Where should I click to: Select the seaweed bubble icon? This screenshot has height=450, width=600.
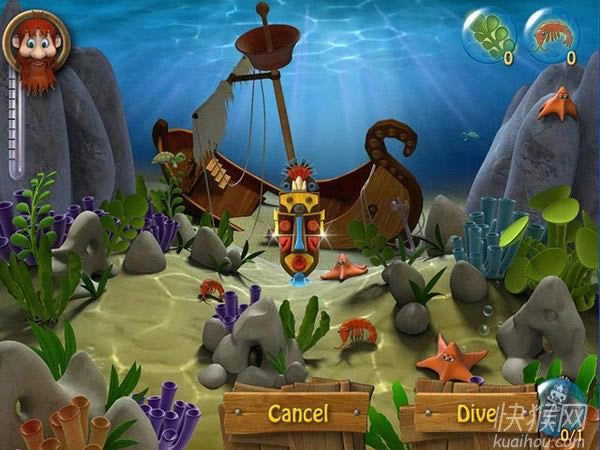pyautogui.click(x=490, y=37)
